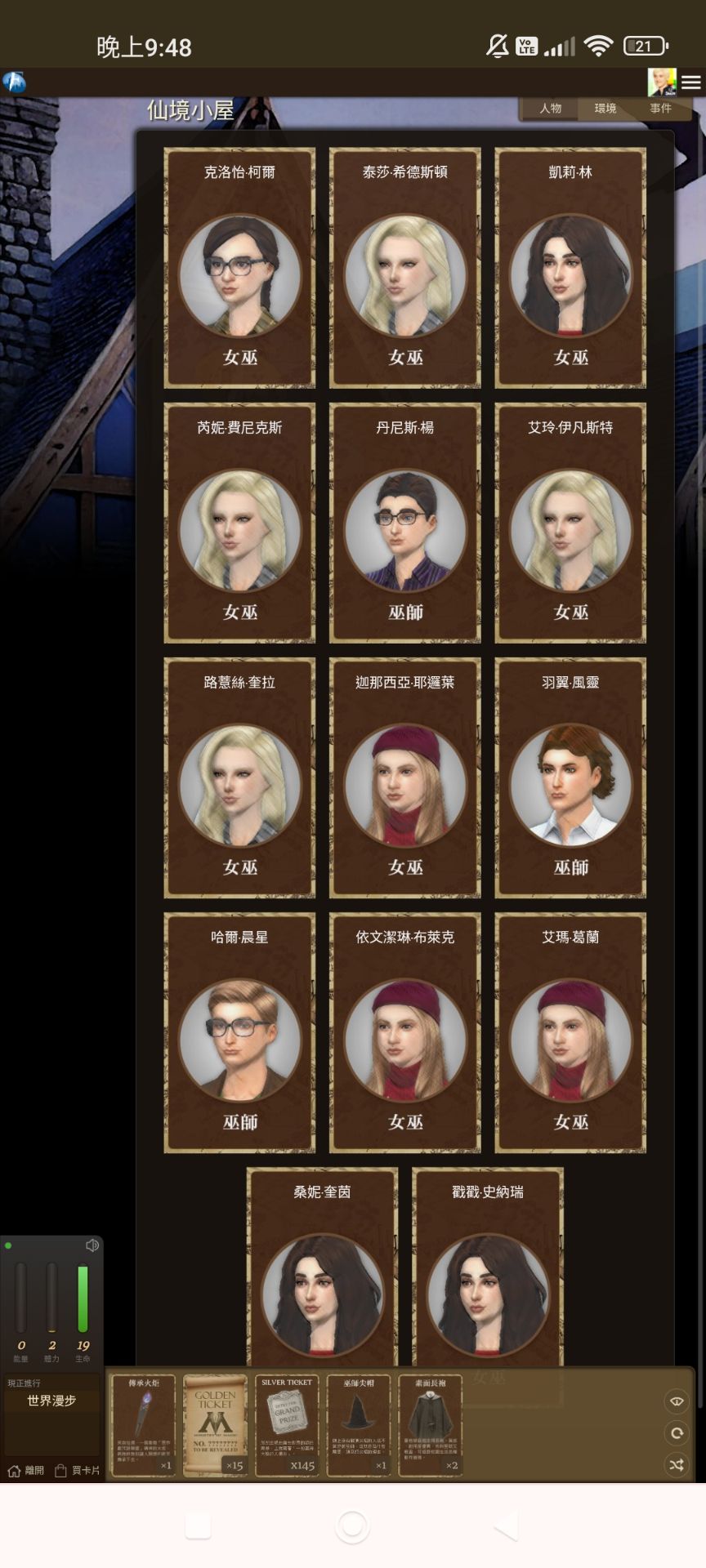Choose the 凱莉·林 witch card
Viewport: 706px width, 1568px height.
[570, 268]
